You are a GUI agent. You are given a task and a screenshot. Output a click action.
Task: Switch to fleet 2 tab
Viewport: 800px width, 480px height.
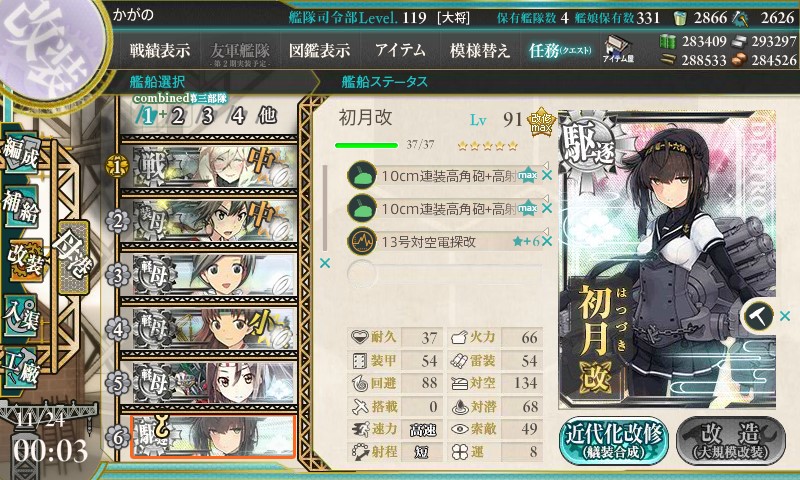coord(178,114)
